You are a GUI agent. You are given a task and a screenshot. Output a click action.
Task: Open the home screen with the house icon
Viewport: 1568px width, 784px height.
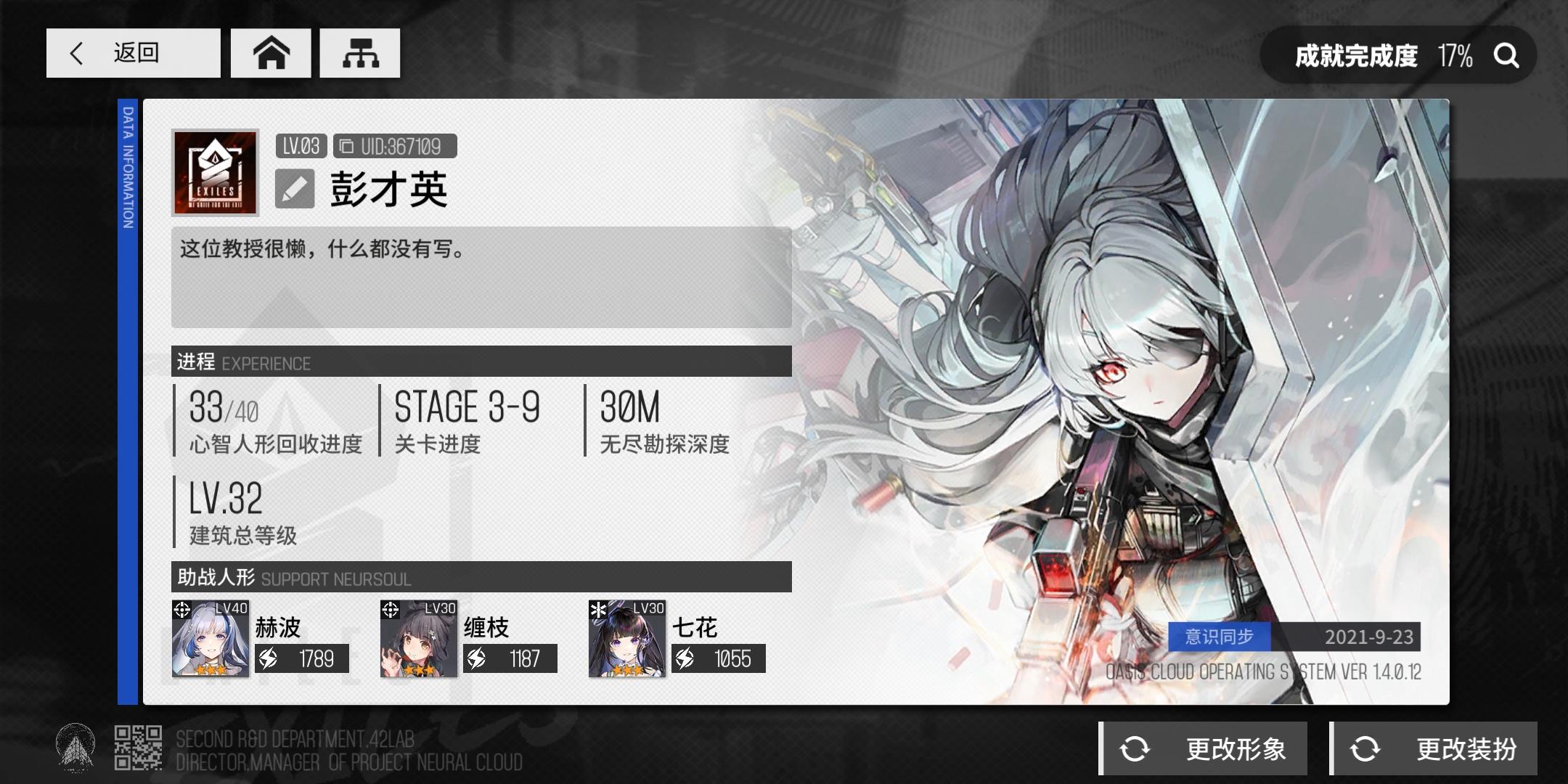(x=271, y=52)
